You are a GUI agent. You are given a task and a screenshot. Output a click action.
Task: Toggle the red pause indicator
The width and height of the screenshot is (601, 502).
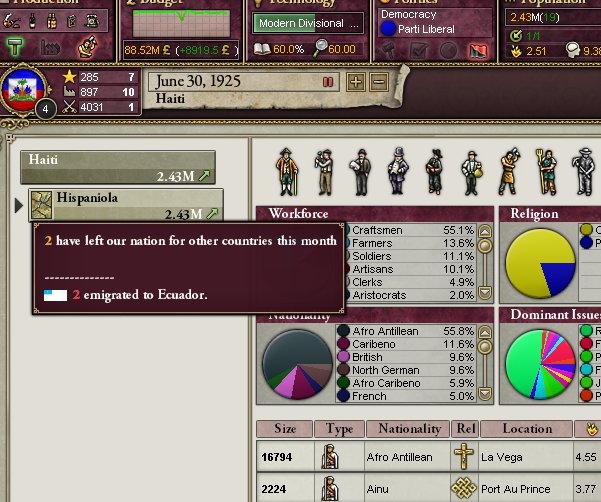coord(328,82)
